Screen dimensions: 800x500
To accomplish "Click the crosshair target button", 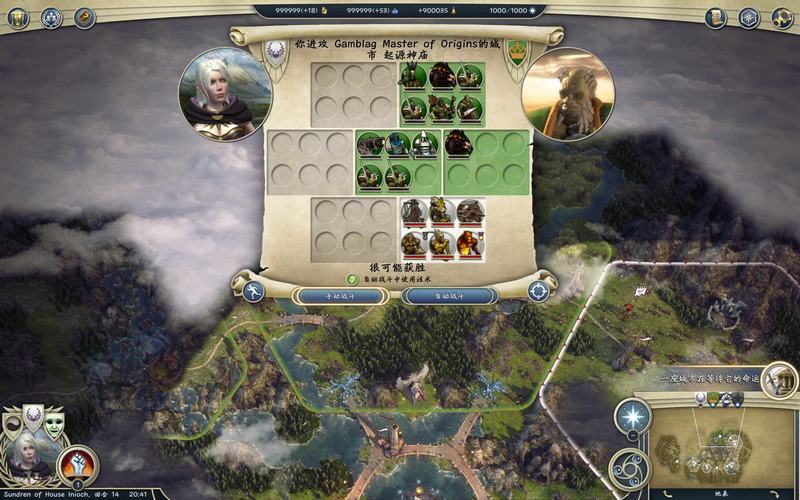I will click(x=539, y=292).
